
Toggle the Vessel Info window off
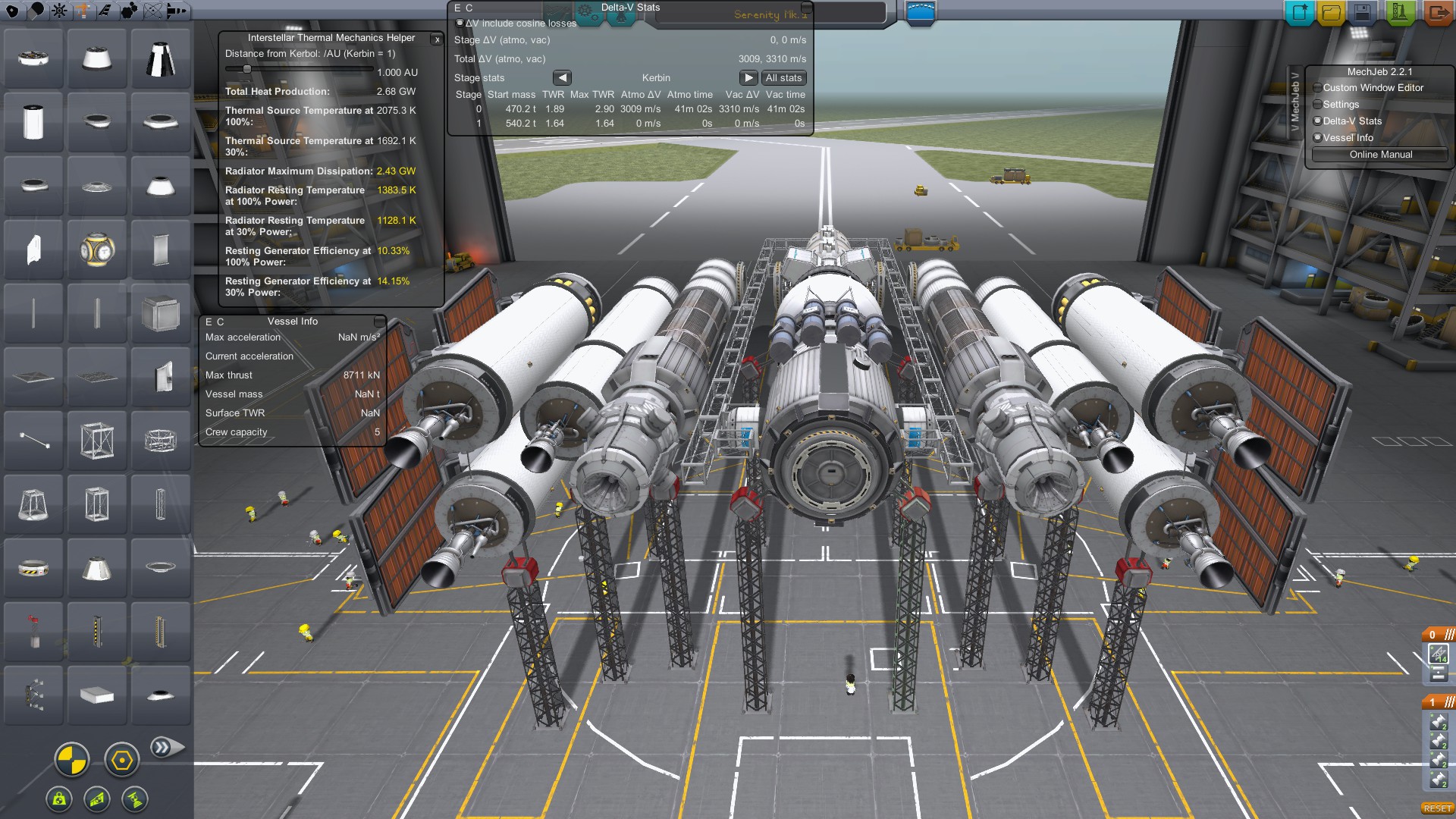pos(1317,138)
